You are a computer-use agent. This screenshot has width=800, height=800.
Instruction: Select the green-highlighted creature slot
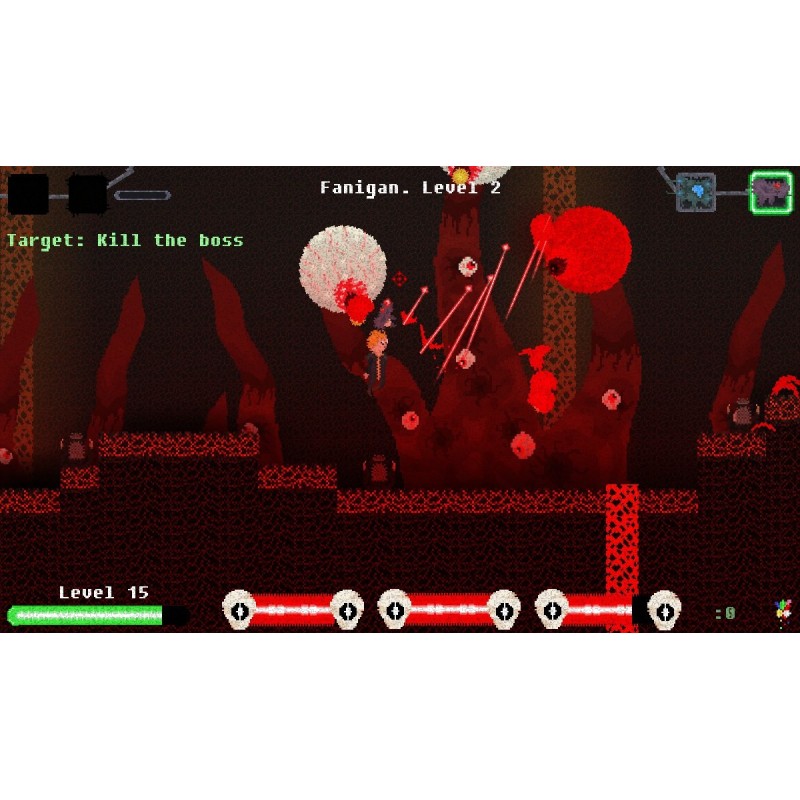coord(771,192)
